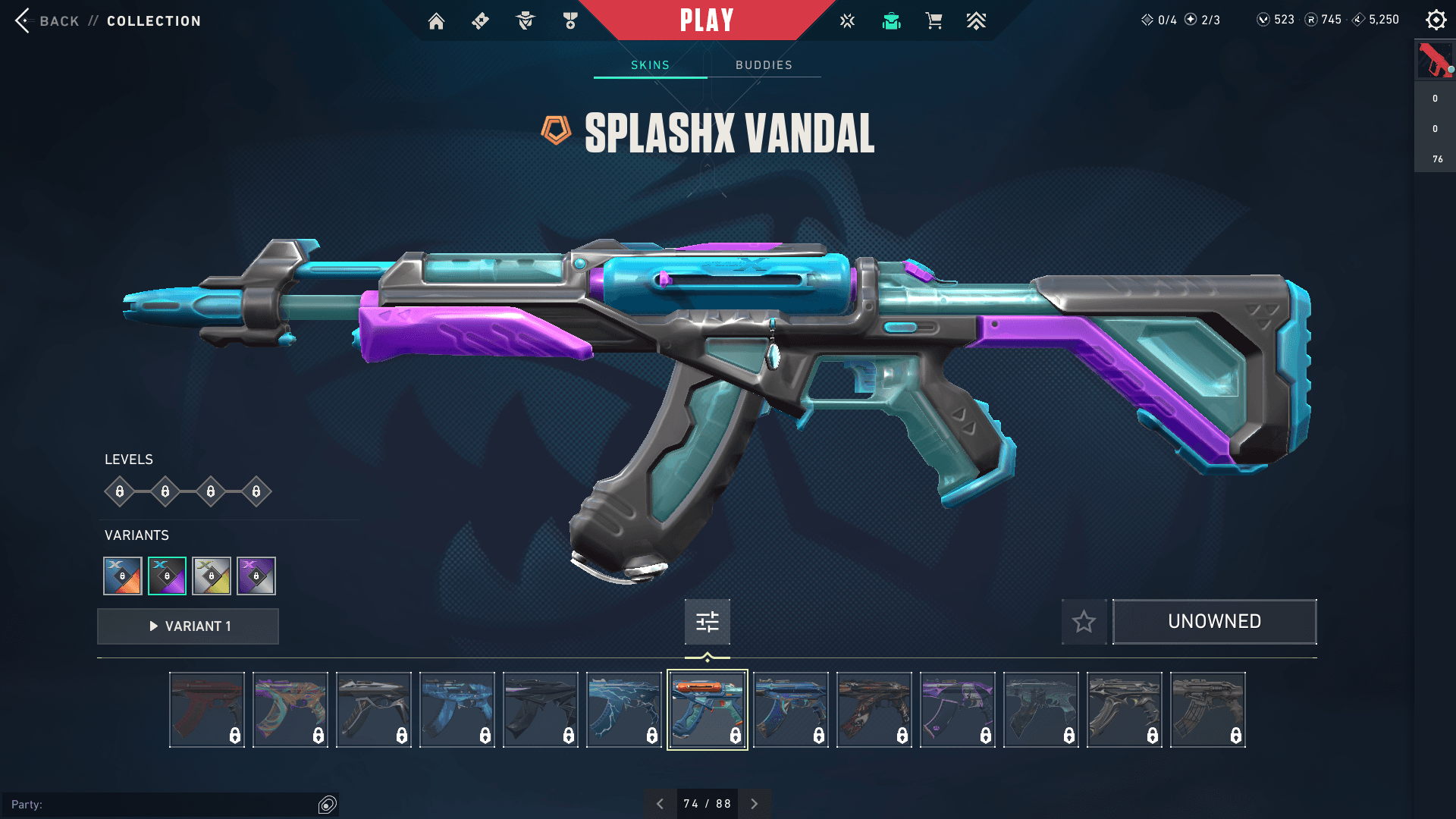
Task: Open the Agents page with the spy icon
Action: point(524,20)
